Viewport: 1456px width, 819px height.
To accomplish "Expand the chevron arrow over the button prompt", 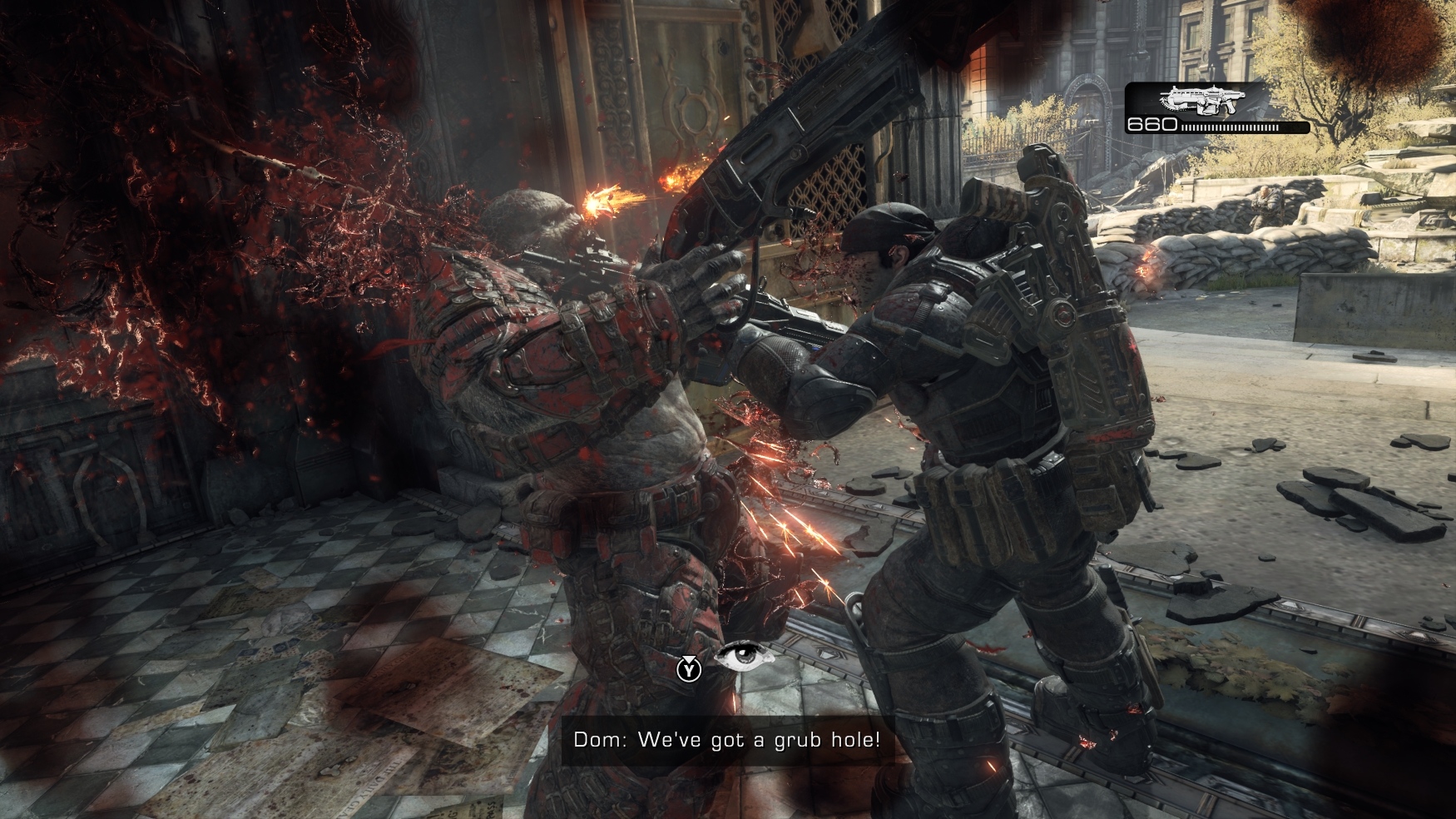I will 689,658.
